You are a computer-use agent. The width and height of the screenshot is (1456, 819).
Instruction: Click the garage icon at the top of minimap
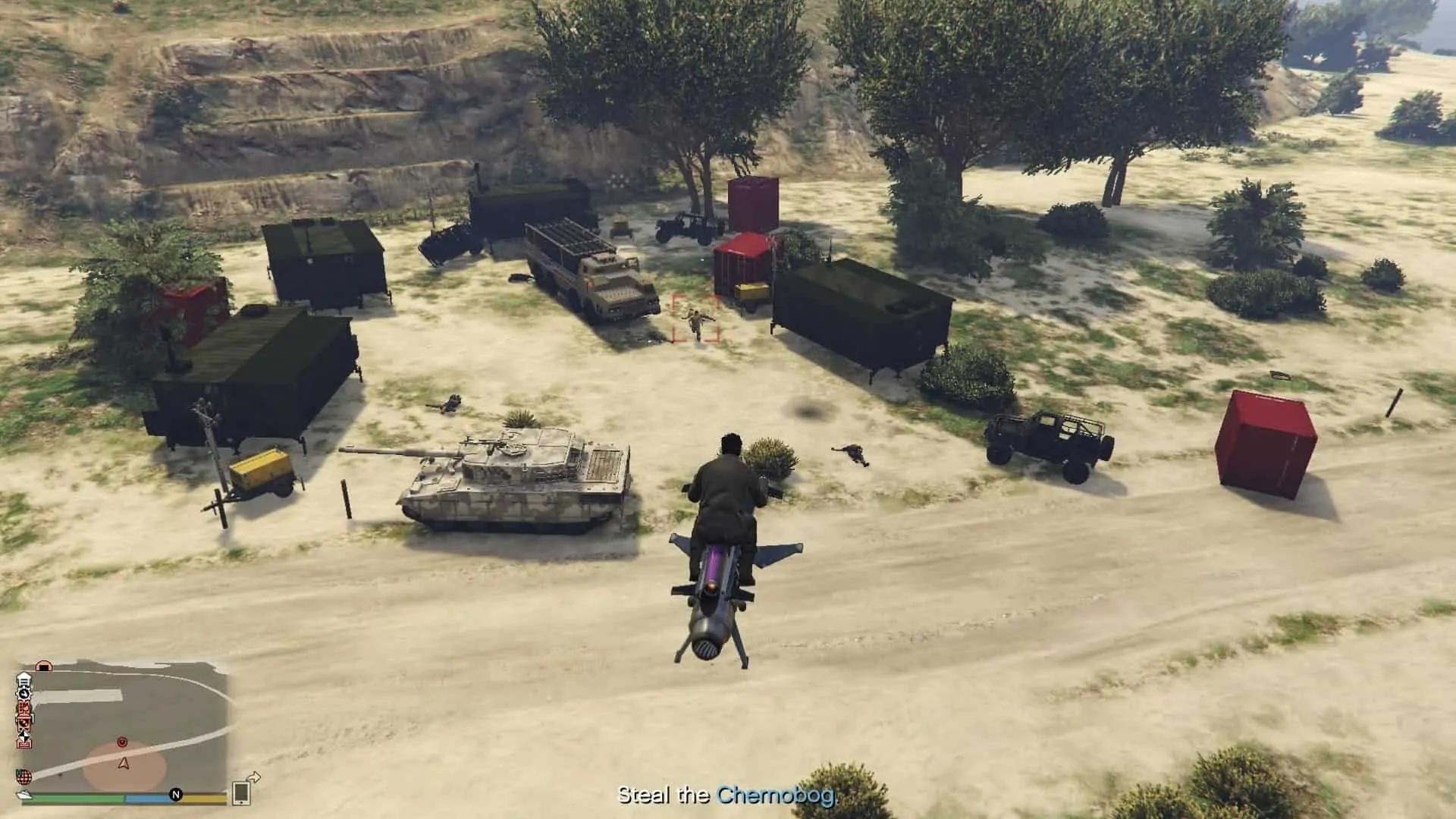tap(45, 665)
